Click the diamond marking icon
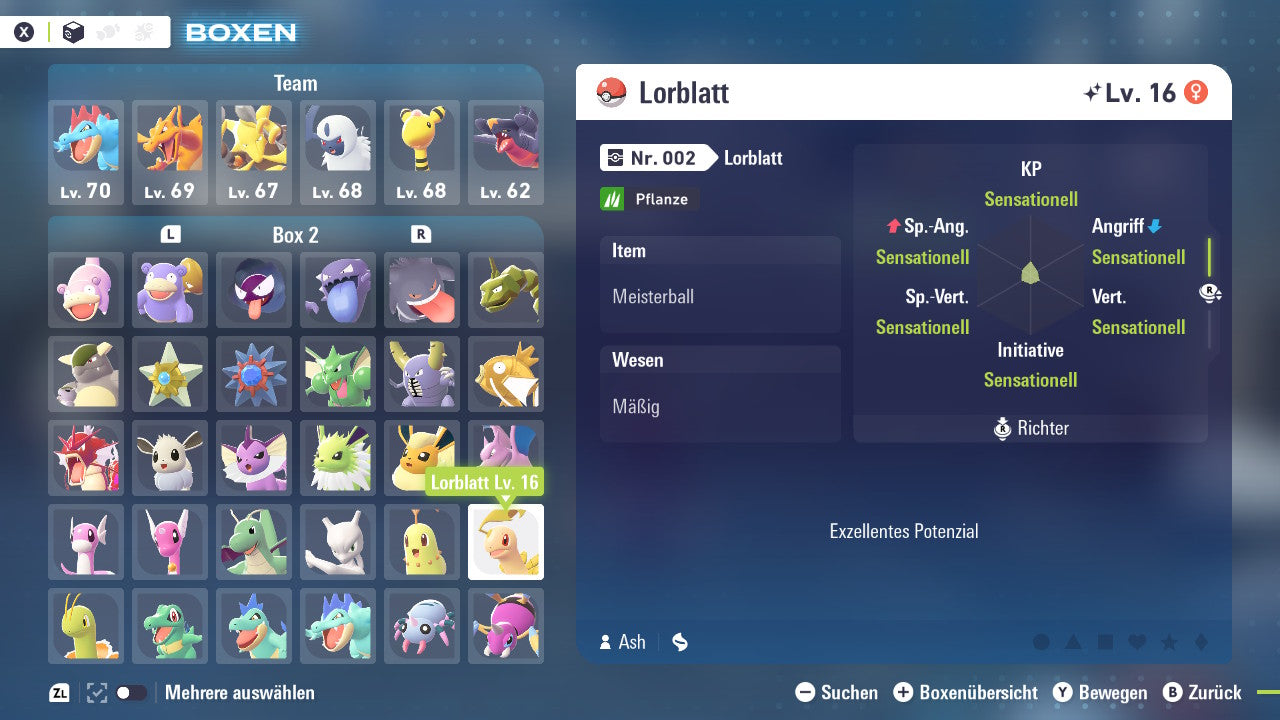This screenshot has width=1280, height=720. click(1200, 642)
